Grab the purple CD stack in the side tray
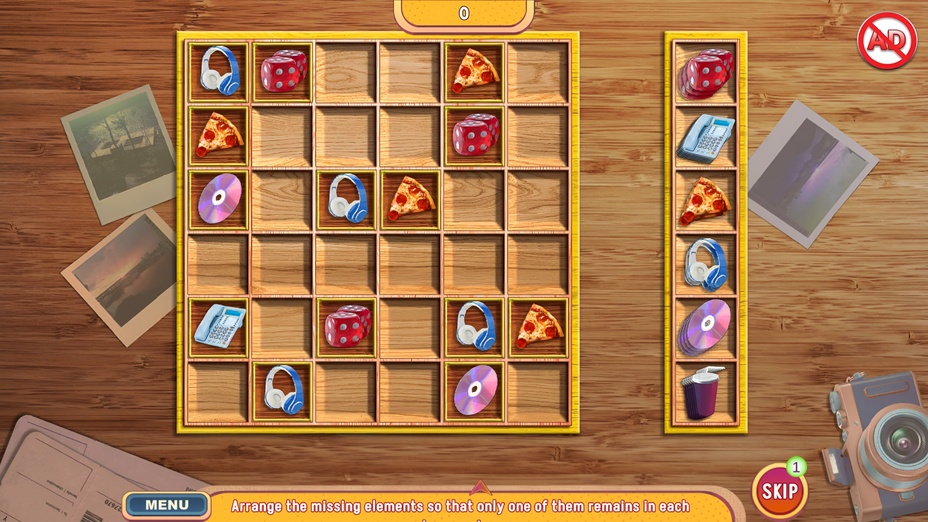 [x=706, y=327]
